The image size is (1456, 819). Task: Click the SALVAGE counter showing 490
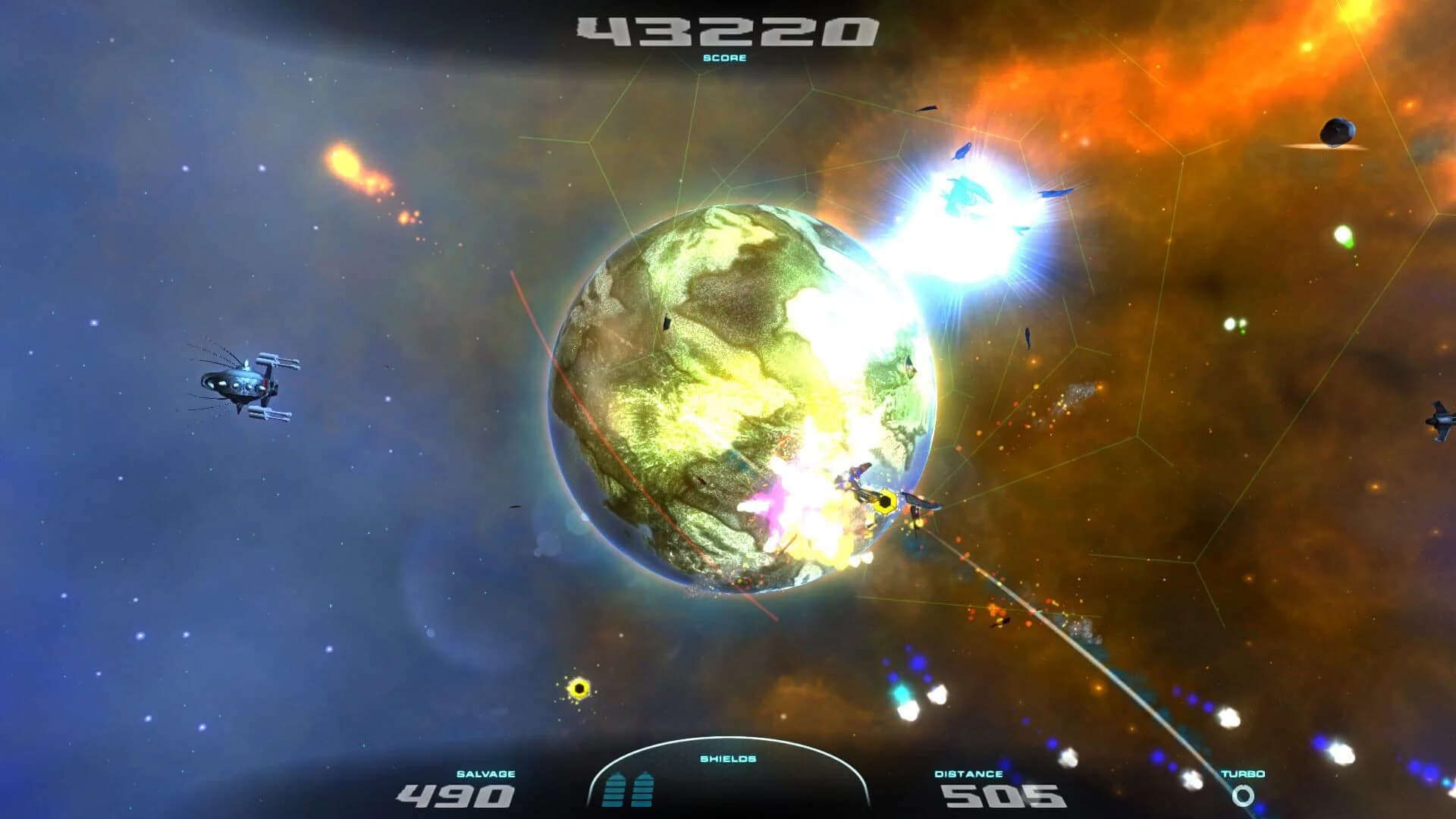pos(455,794)
